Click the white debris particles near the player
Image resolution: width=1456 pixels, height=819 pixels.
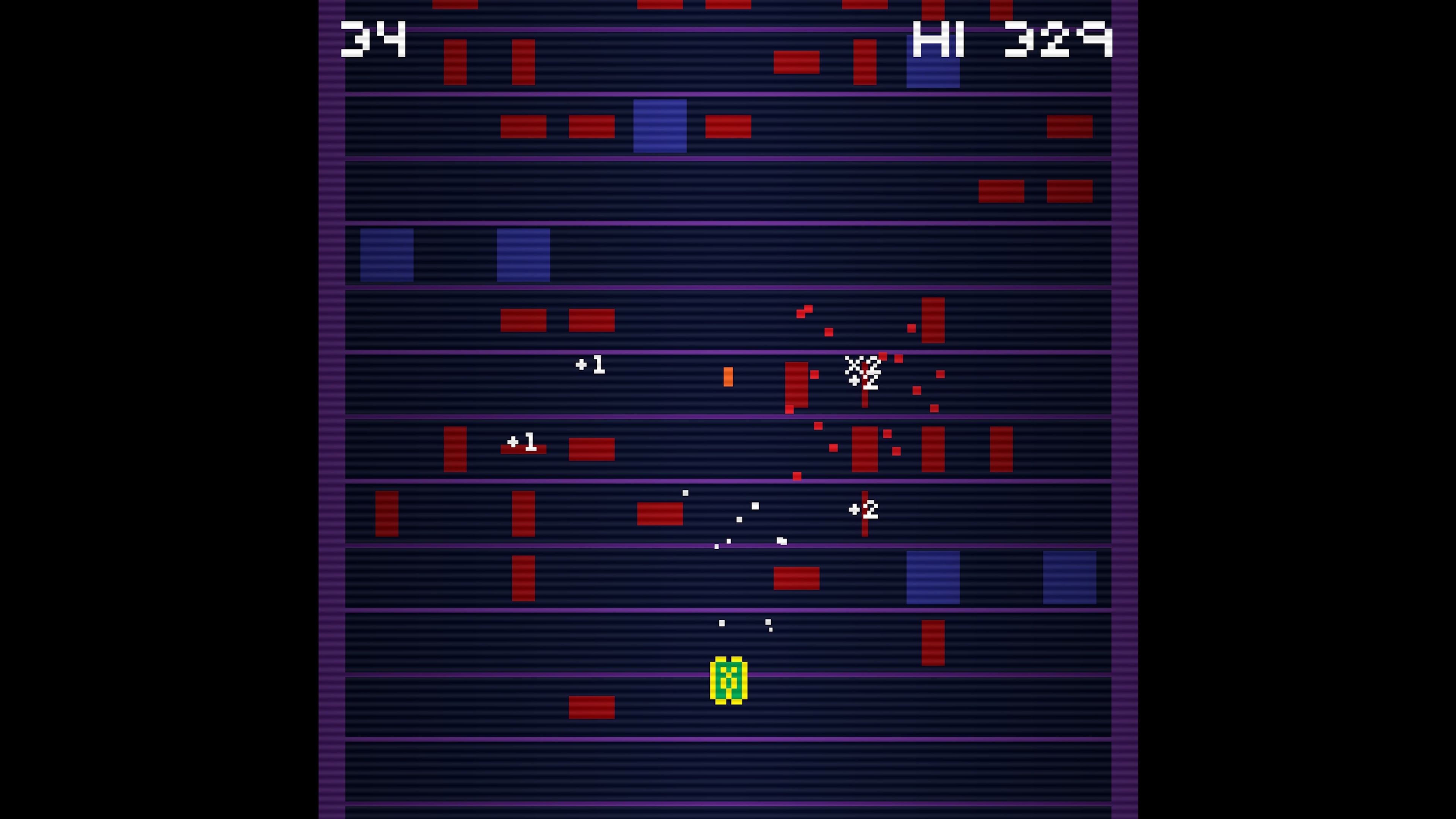(746, 624)
